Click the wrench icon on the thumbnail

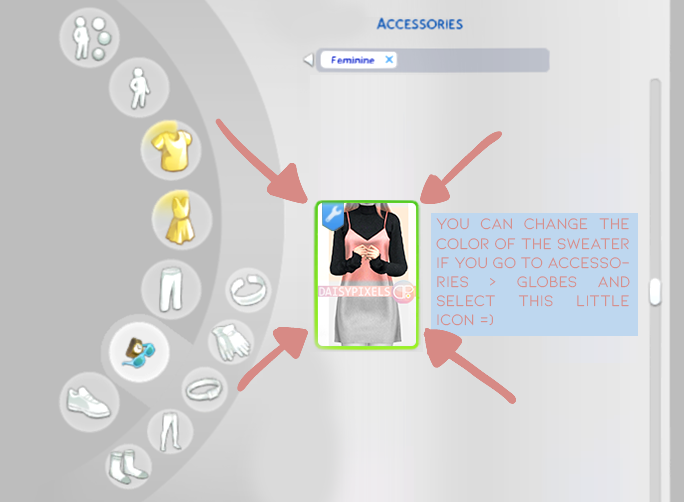pos(333,213)
